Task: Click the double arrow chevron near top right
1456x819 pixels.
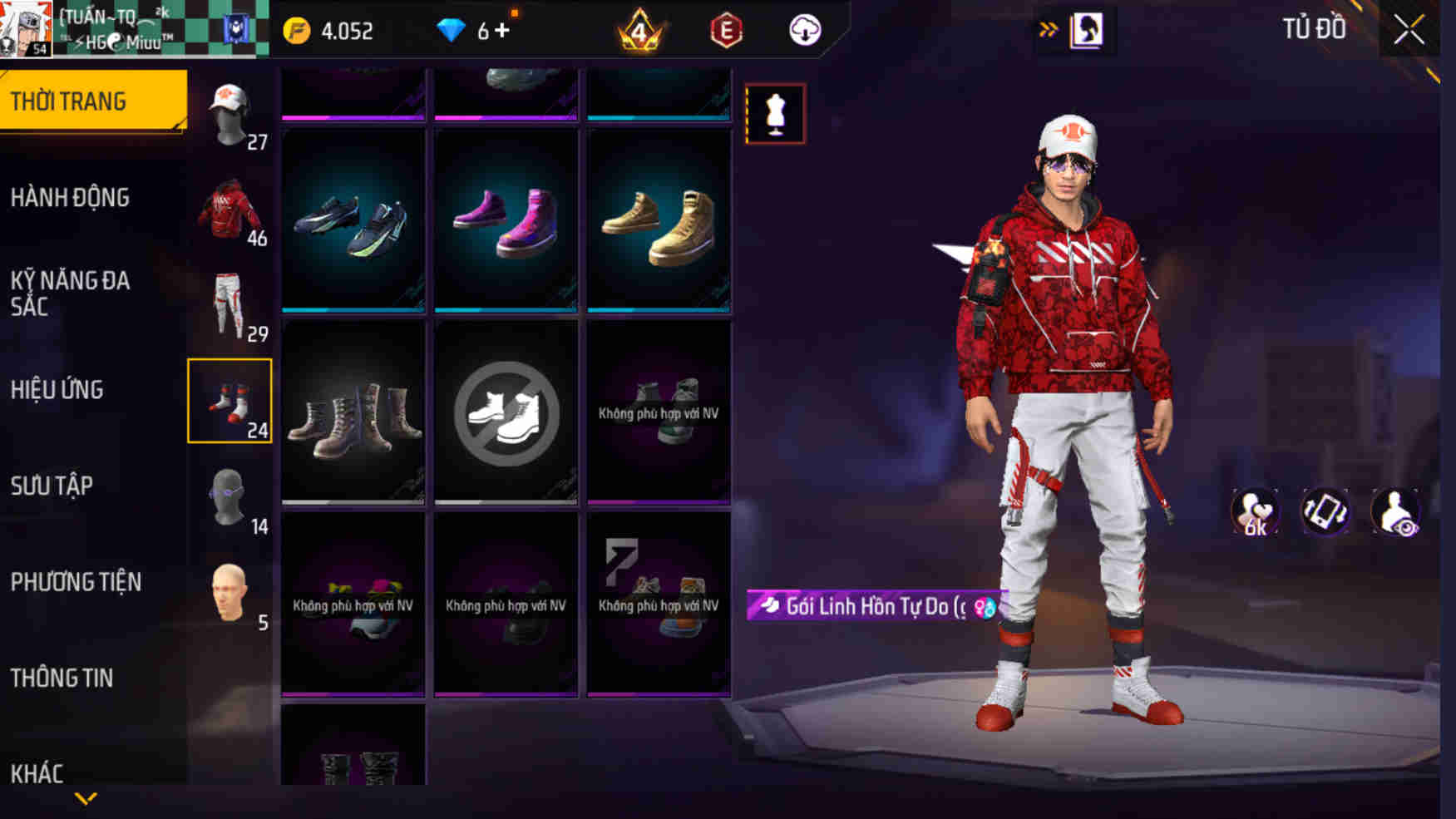Action: point(1049,26)
